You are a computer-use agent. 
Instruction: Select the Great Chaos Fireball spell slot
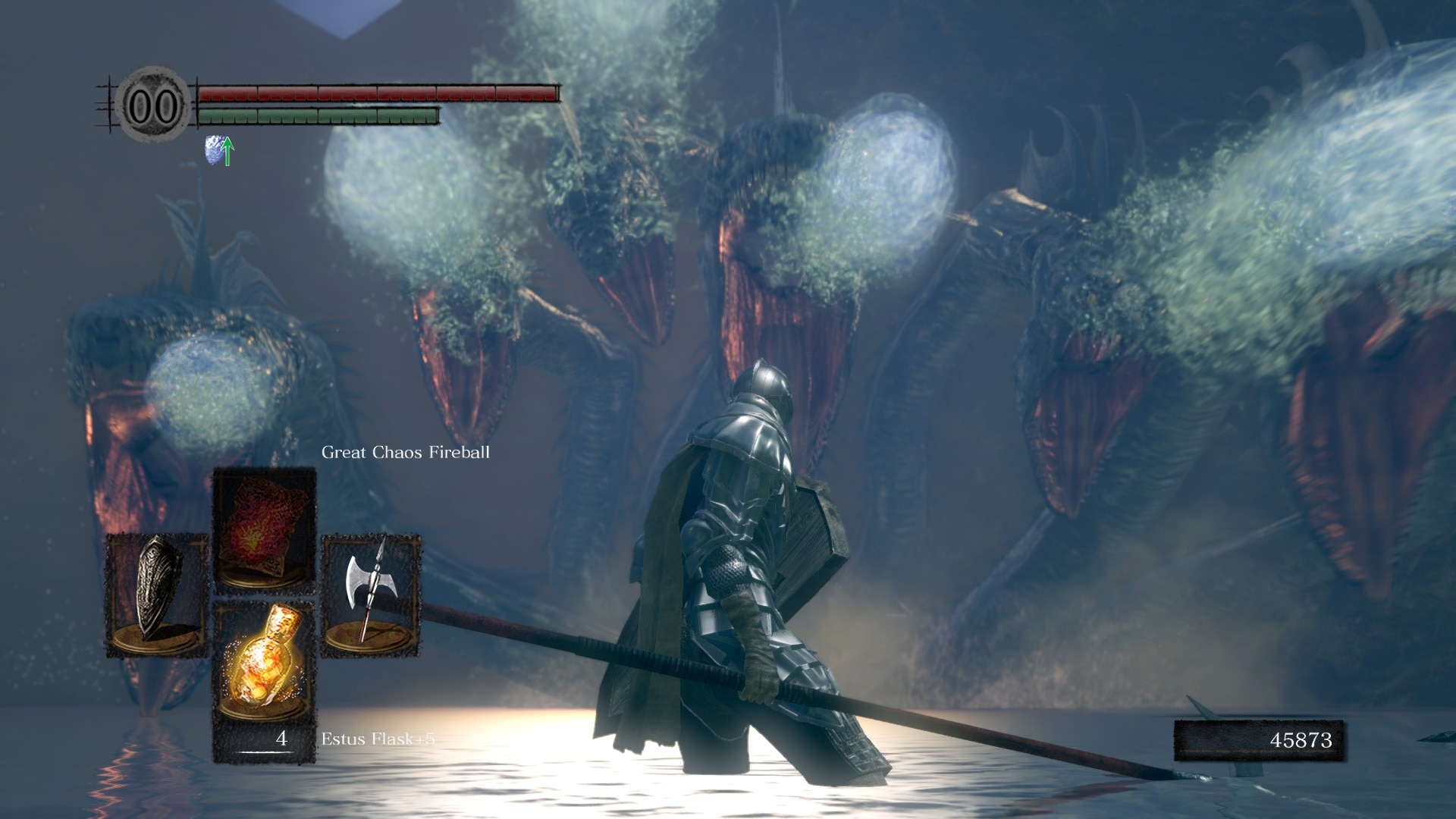(264, 529)
